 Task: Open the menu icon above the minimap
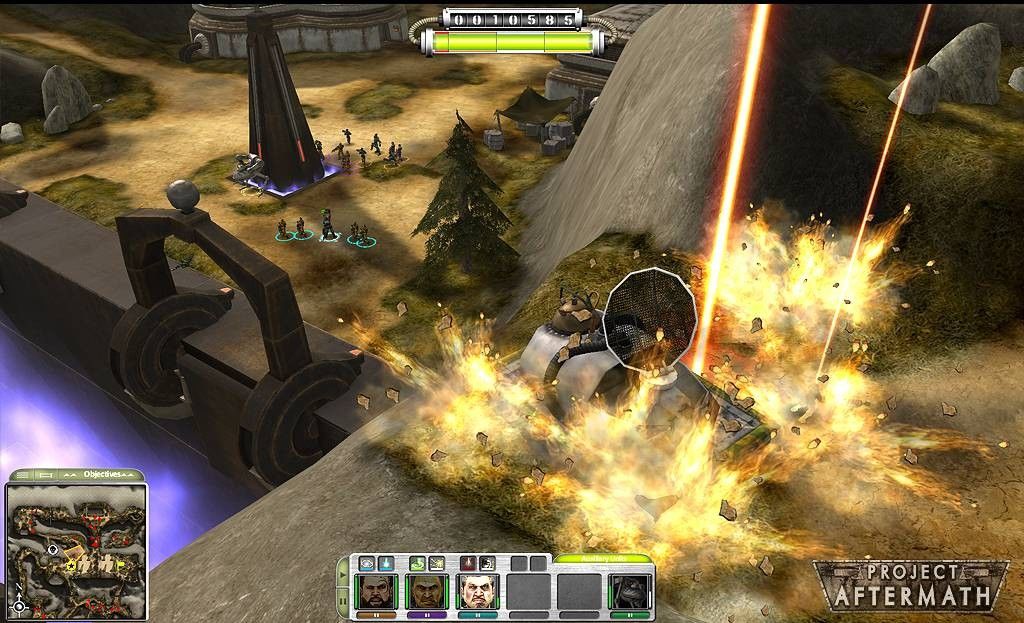(x=20, y=475)
